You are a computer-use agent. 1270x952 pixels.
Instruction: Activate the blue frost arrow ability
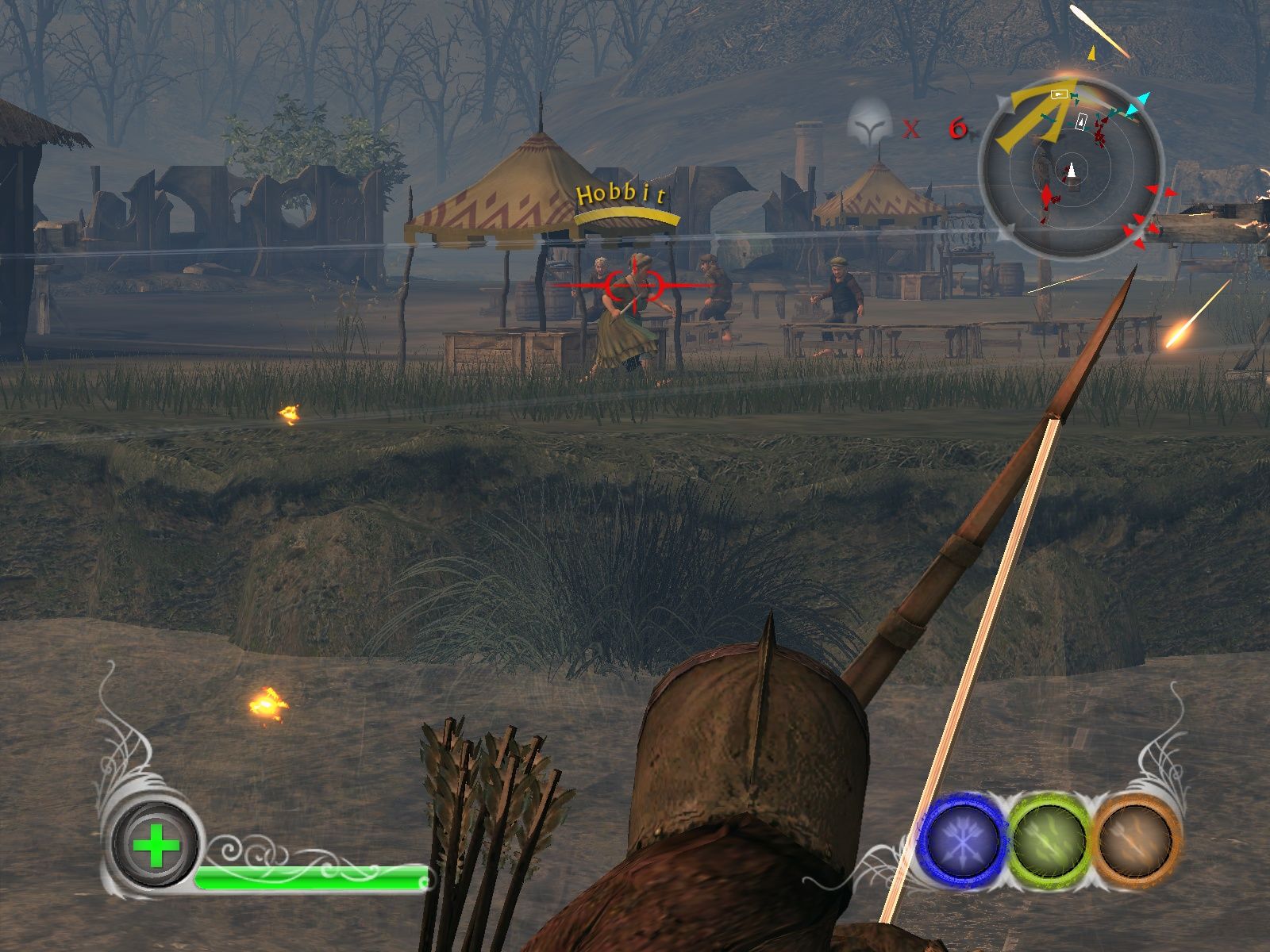tap(963, 841)
